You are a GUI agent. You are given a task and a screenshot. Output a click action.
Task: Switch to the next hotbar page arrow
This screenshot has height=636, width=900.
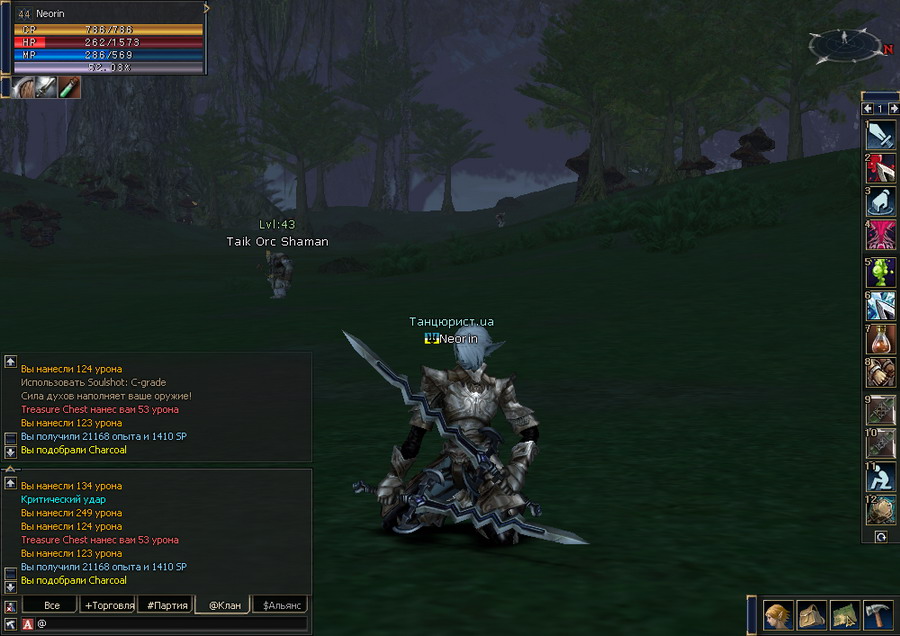pyautogui.click(x=893, y=108)
